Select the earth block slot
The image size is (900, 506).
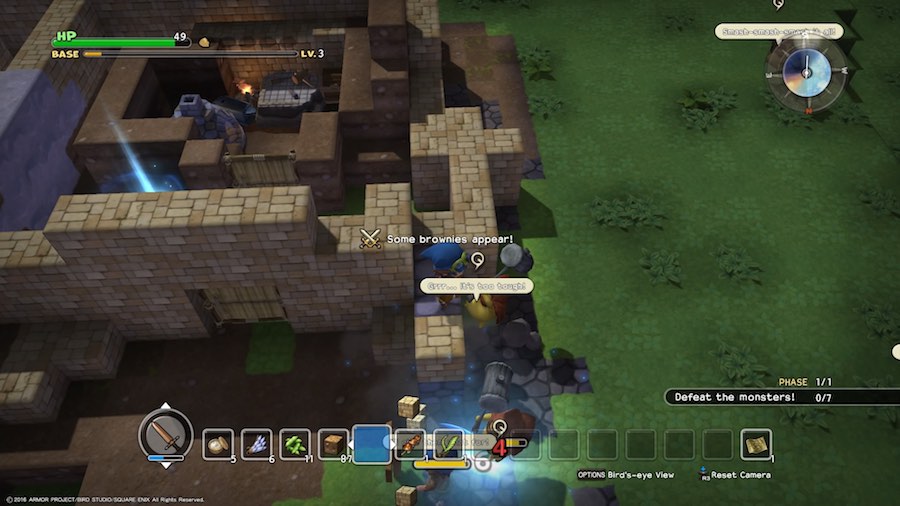click(x=334, y=444)
